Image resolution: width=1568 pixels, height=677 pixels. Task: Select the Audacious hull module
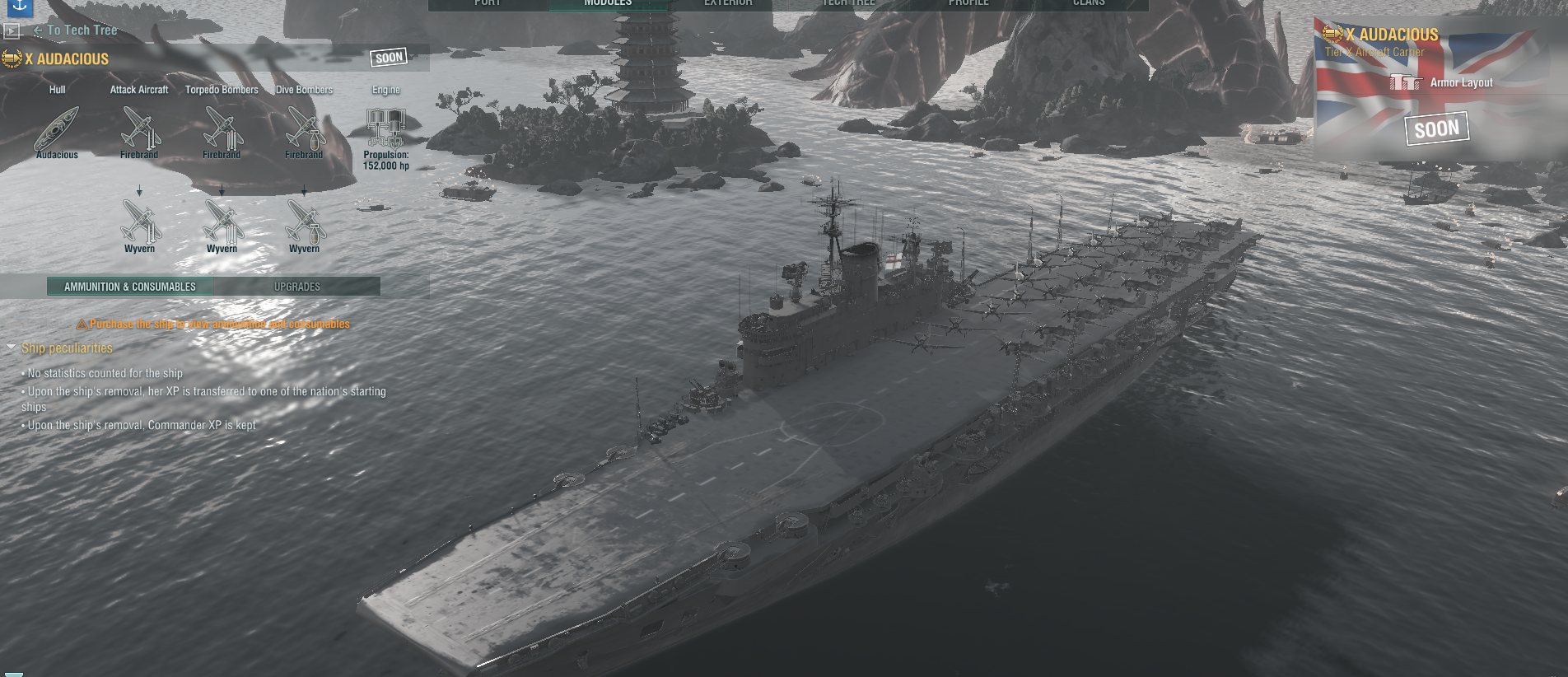pyautogui.click(x=57, y=132)
